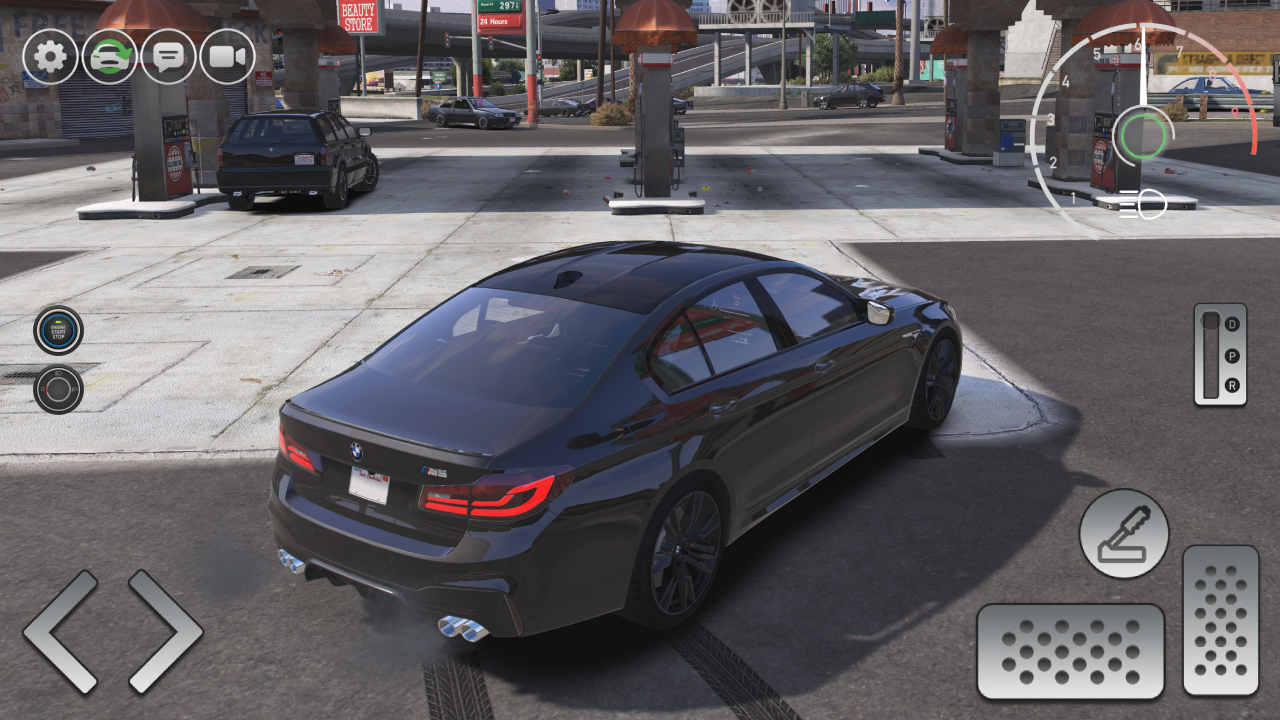Turn the headlight rotary knob
The height and width of the screenshot is (720, 1280).
[x=58, y=388]
